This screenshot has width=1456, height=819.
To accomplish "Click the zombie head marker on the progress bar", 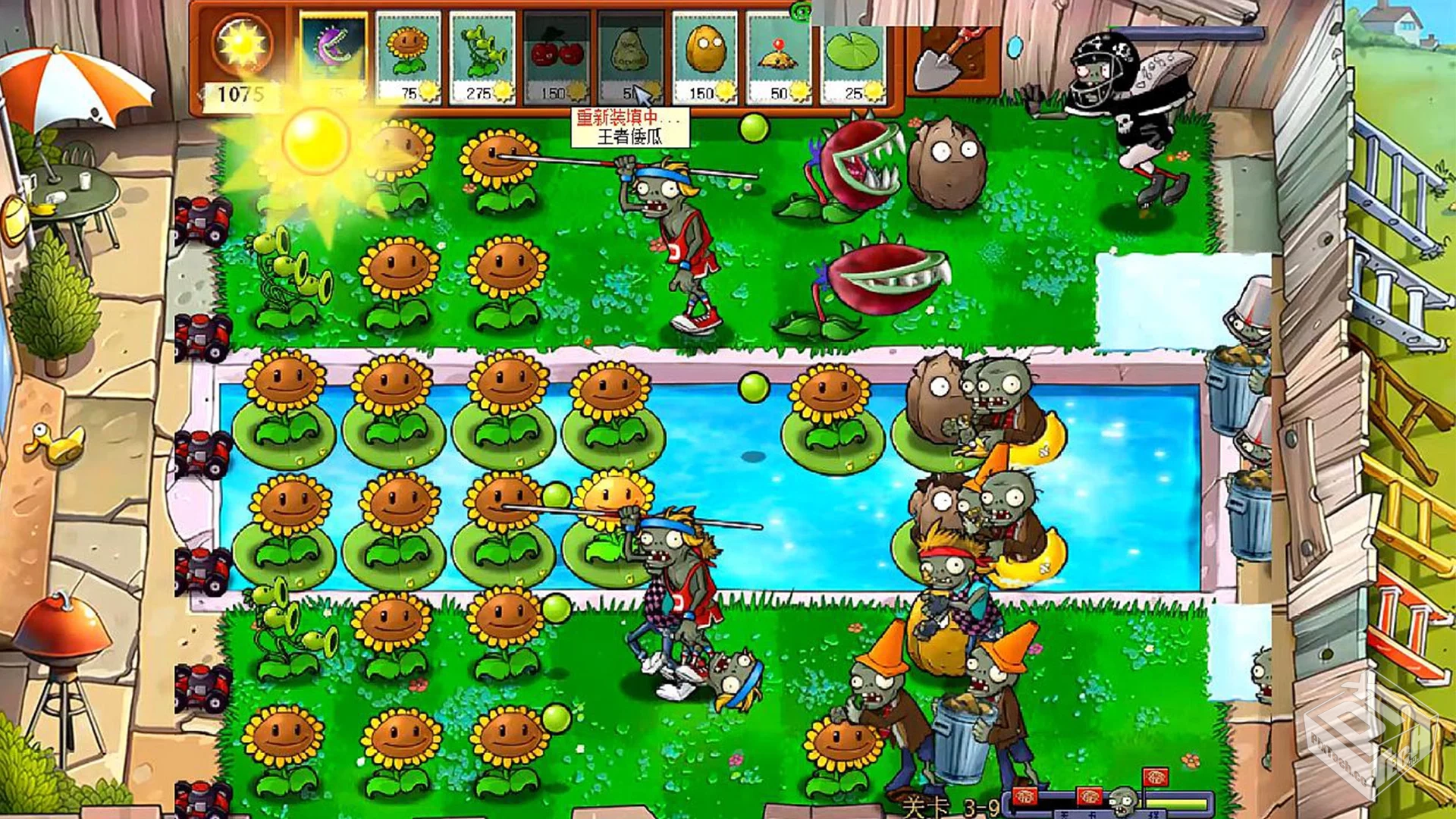I will click(1124, 799).
